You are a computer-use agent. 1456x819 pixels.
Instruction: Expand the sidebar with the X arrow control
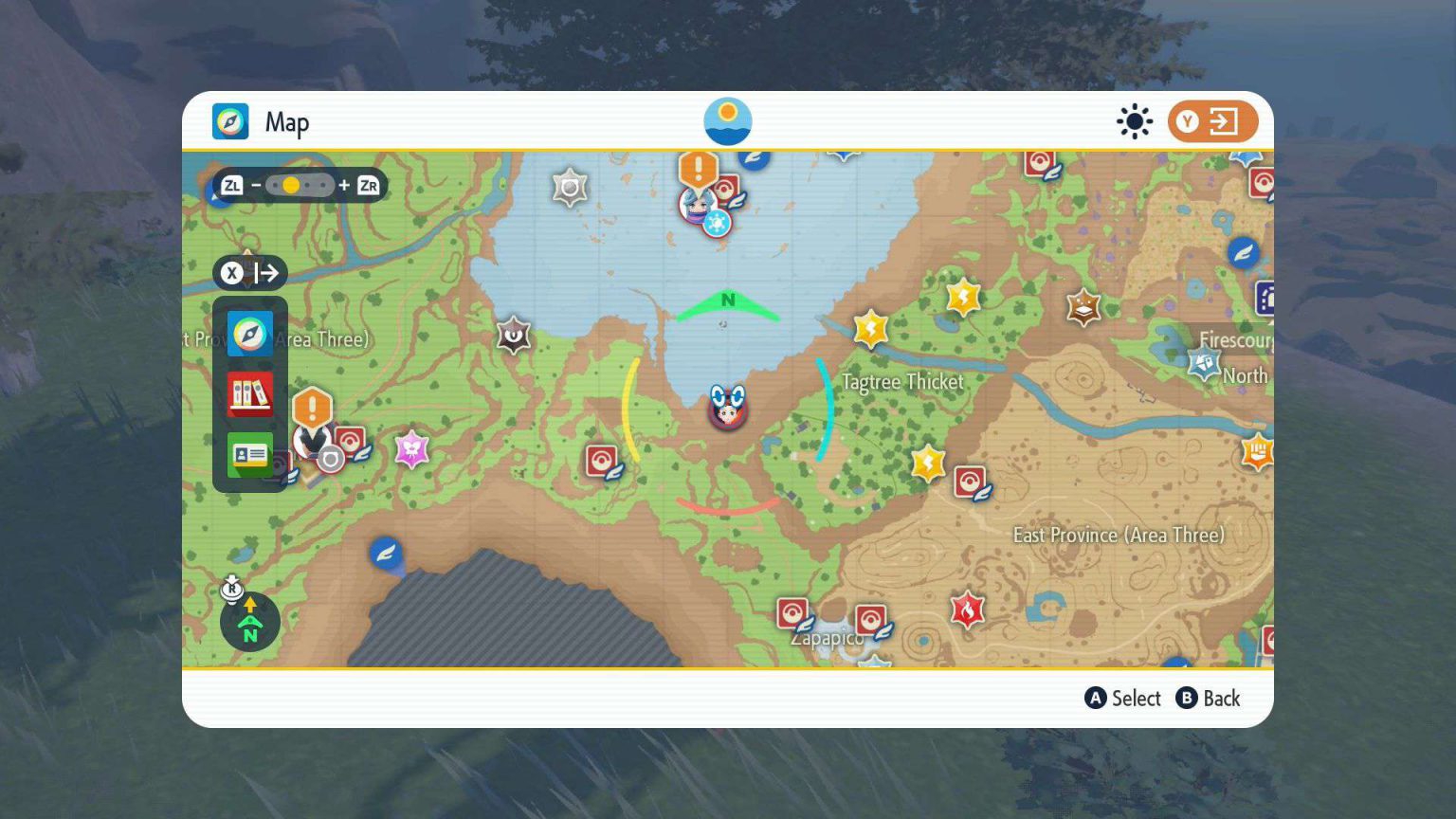[x=250, y=273]
